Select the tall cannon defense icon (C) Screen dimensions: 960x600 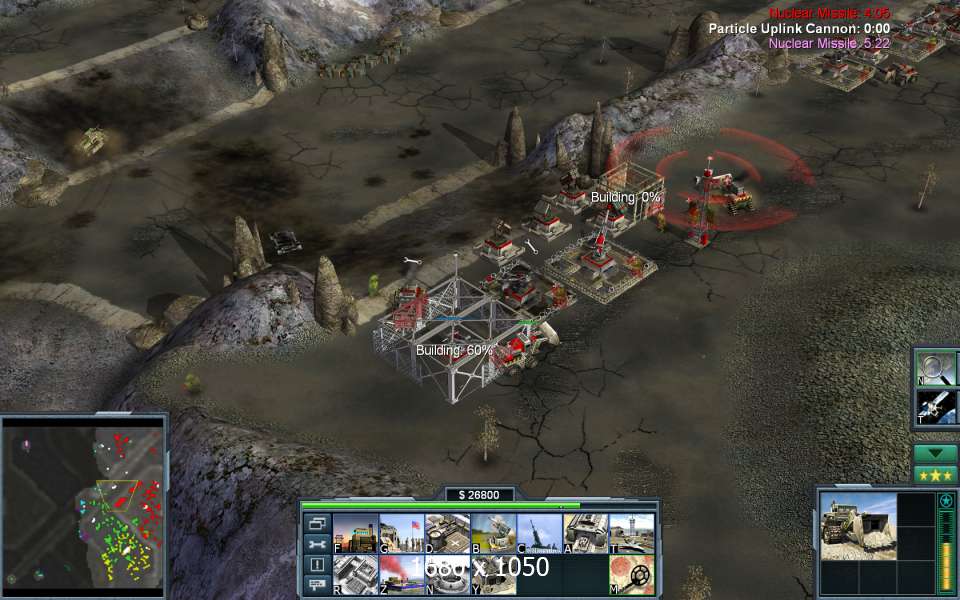[539, 533]
